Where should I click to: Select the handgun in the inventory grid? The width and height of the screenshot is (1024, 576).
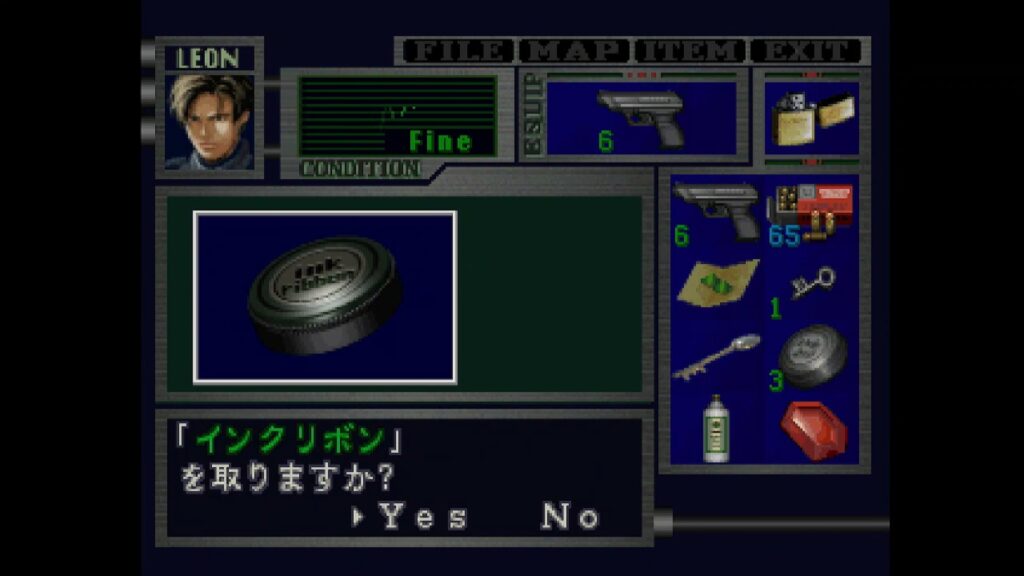(x=713, y=211)
